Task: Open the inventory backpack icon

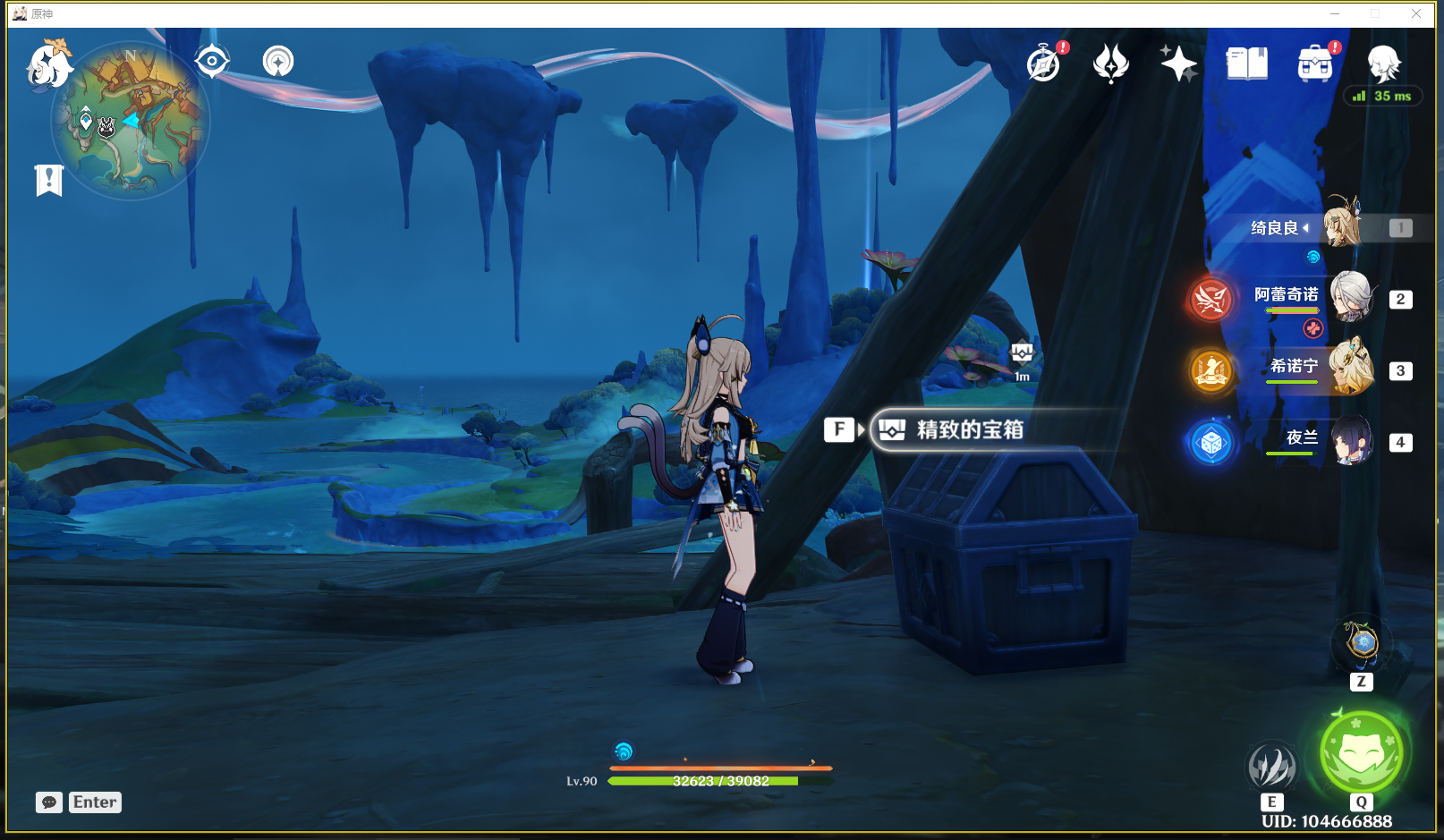Action: click(x=1314, y=64)
